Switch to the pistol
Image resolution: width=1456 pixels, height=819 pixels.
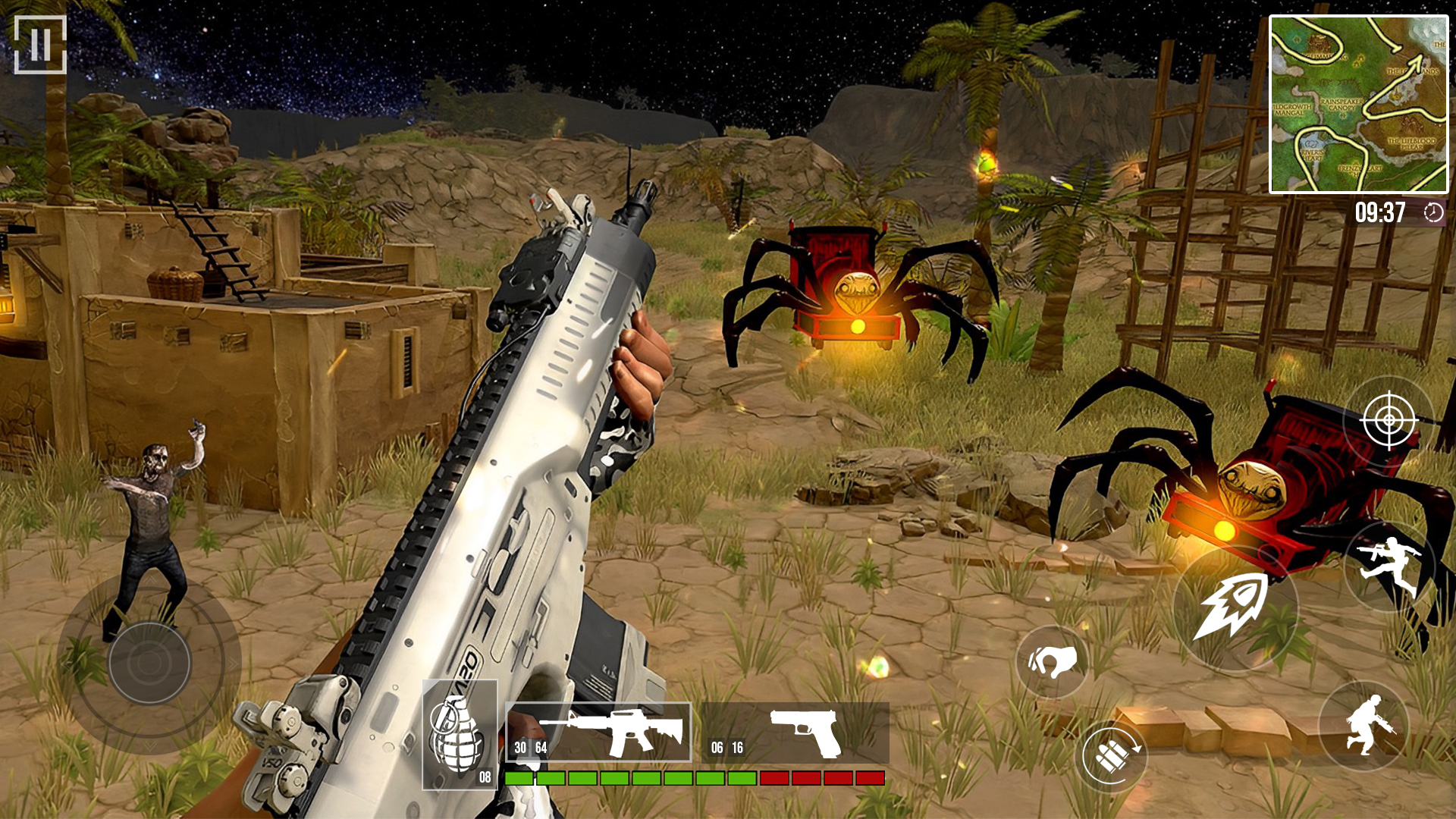click(x=795, y=733)
